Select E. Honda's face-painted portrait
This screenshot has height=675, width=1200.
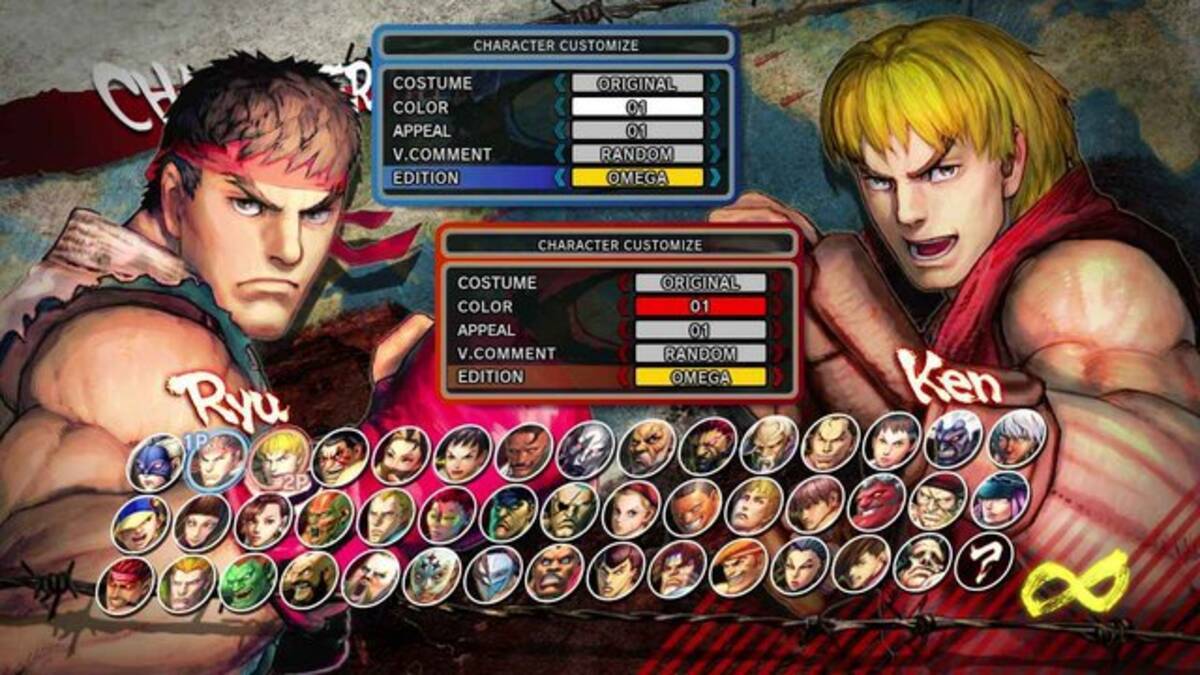(340, 456)
